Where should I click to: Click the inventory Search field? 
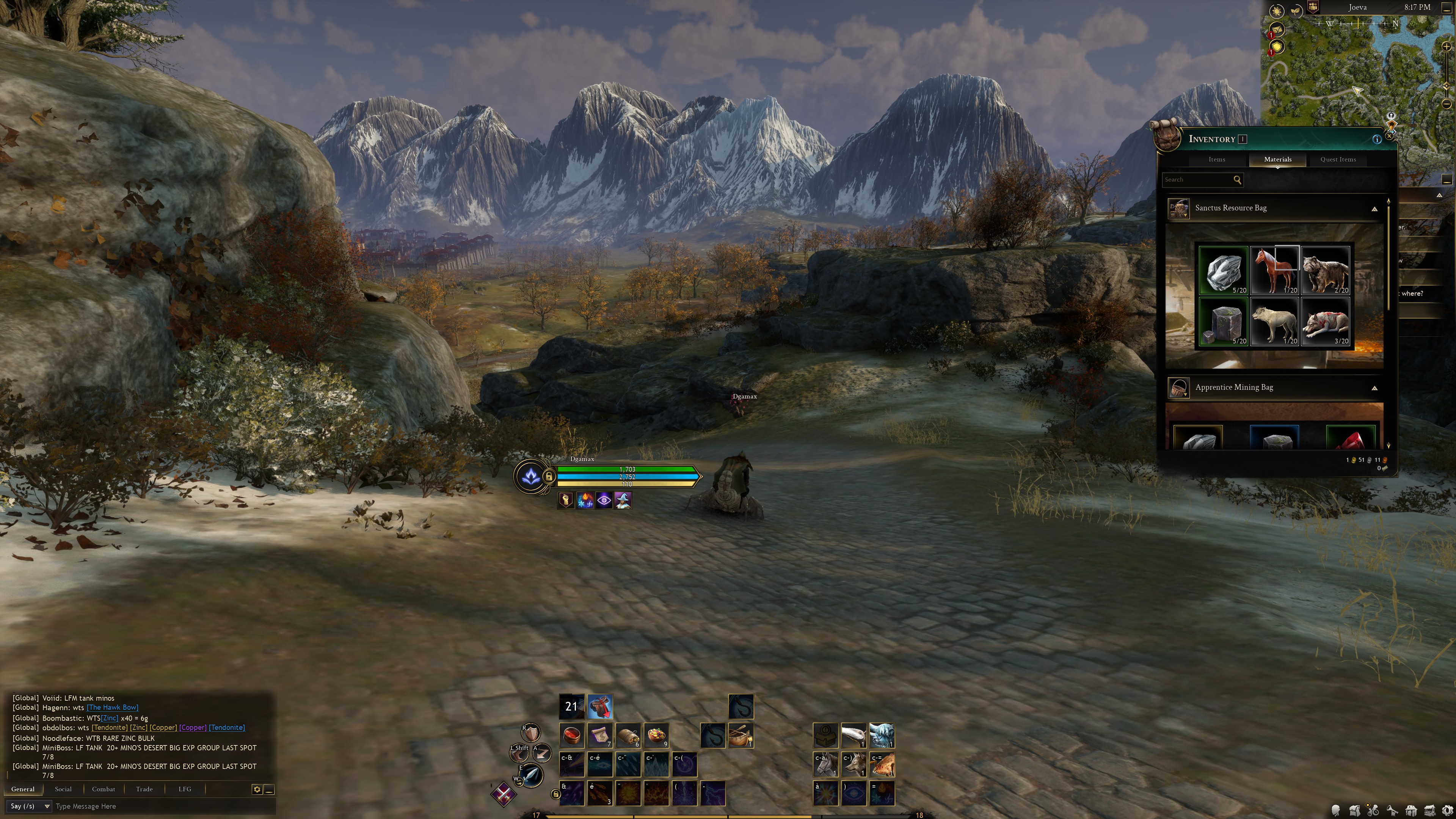(x=1197, y=180)
